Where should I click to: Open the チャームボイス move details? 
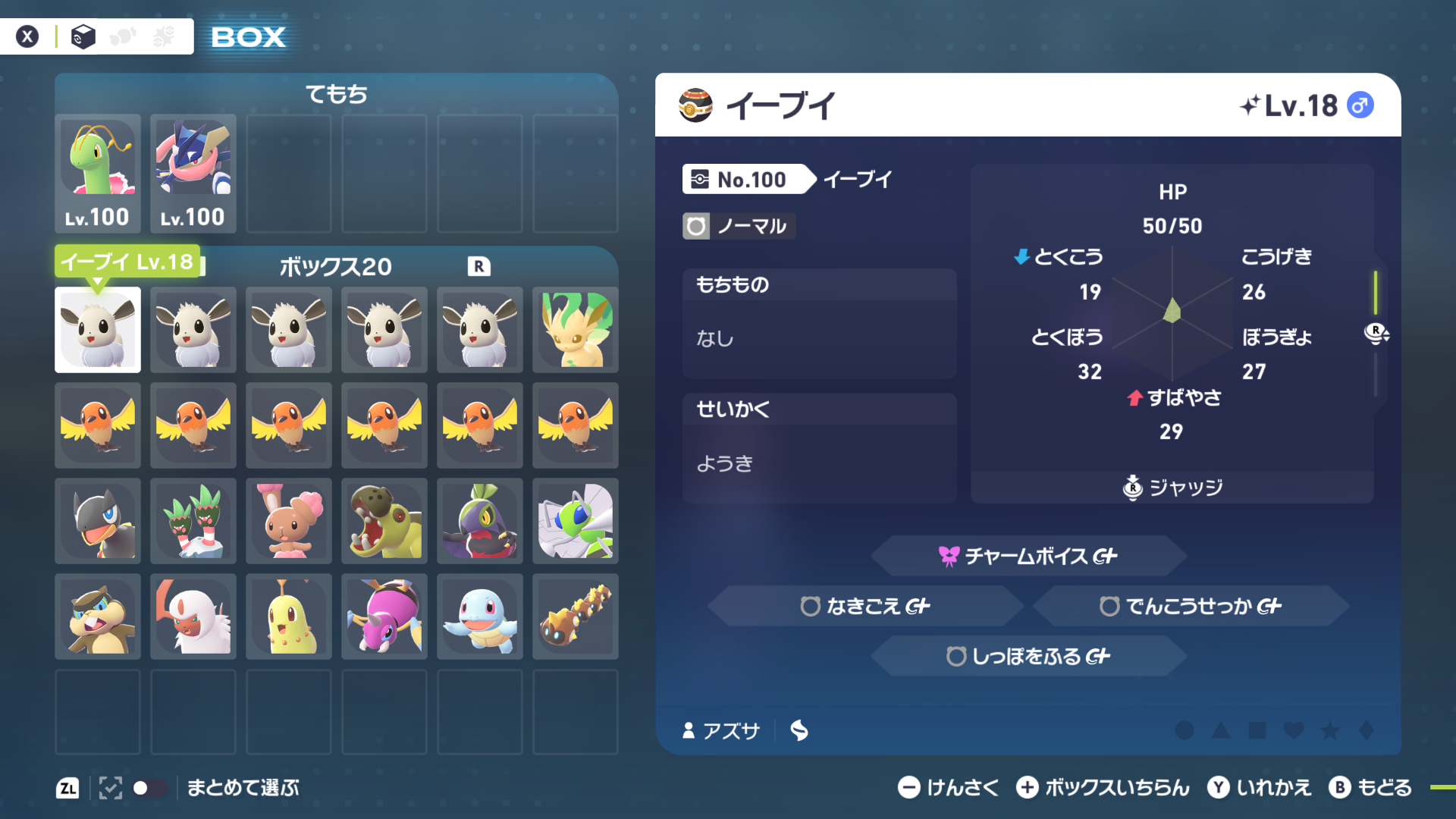coord(1028,556)
